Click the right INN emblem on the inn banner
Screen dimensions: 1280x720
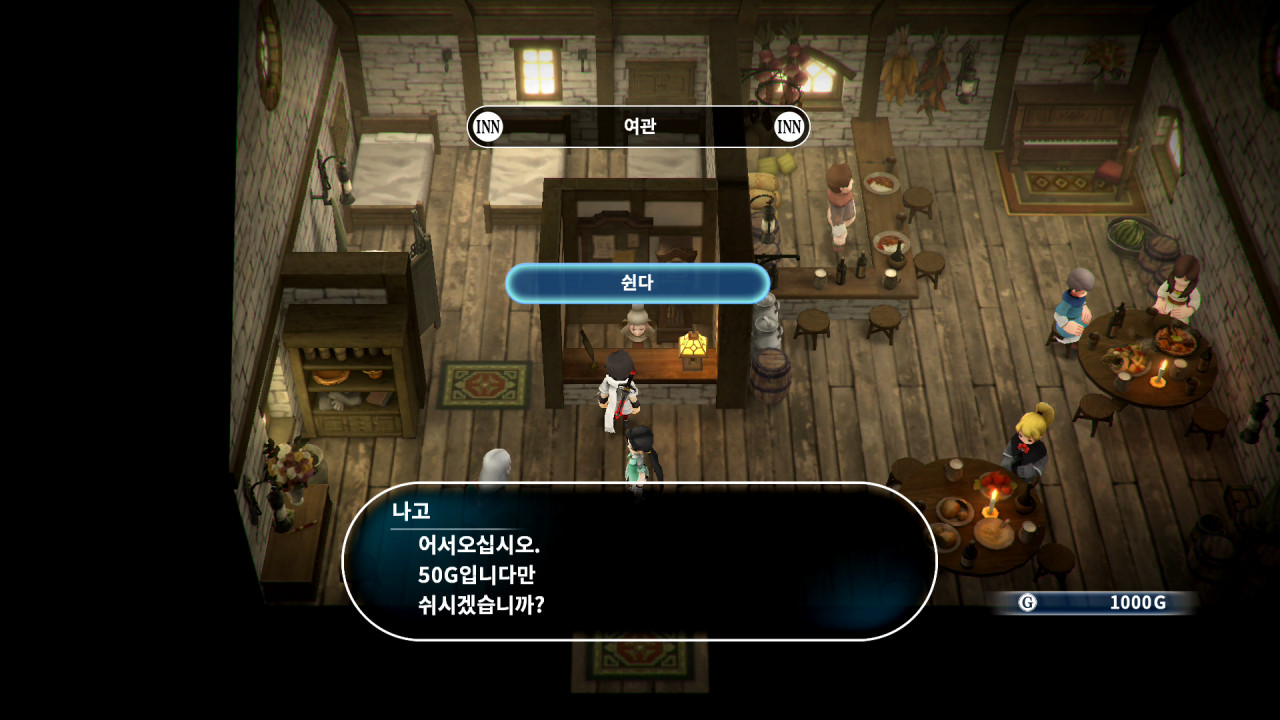coord(787,127)
